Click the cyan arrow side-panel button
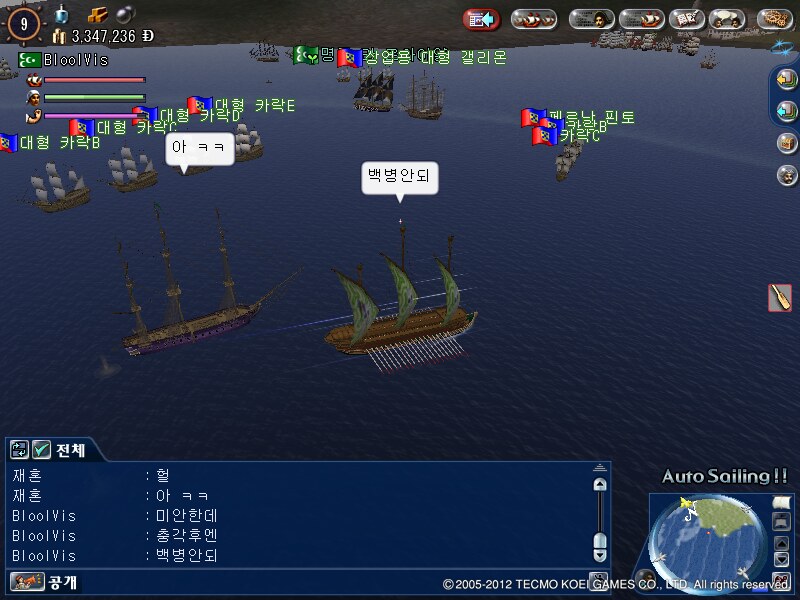800x600 pixels. click(787, 110)
